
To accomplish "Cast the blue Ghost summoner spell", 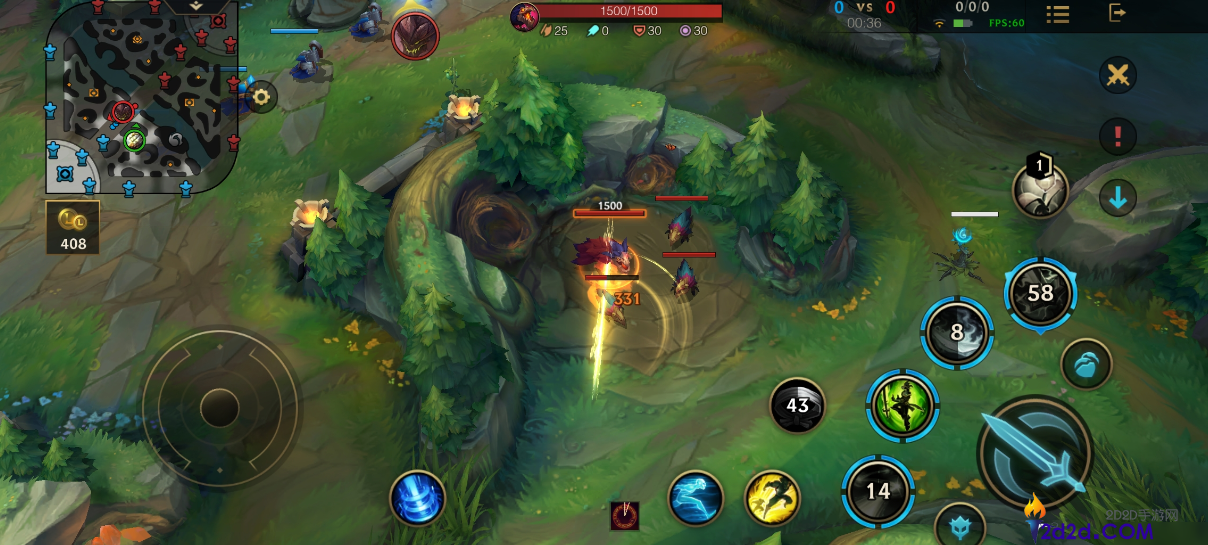I will [x=696, y=497].
